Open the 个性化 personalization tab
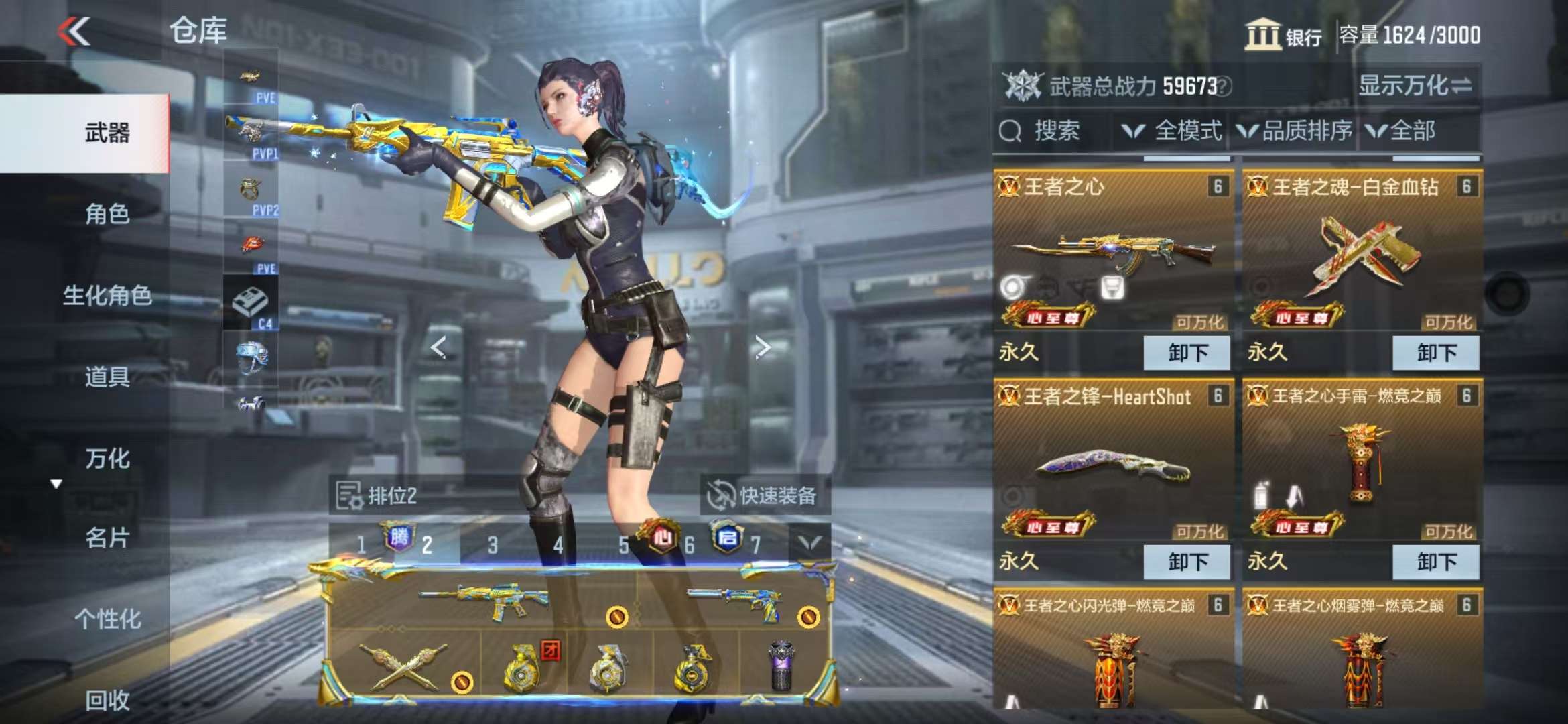The width and height of the screenshot is (1568, 724). (107, 619)
